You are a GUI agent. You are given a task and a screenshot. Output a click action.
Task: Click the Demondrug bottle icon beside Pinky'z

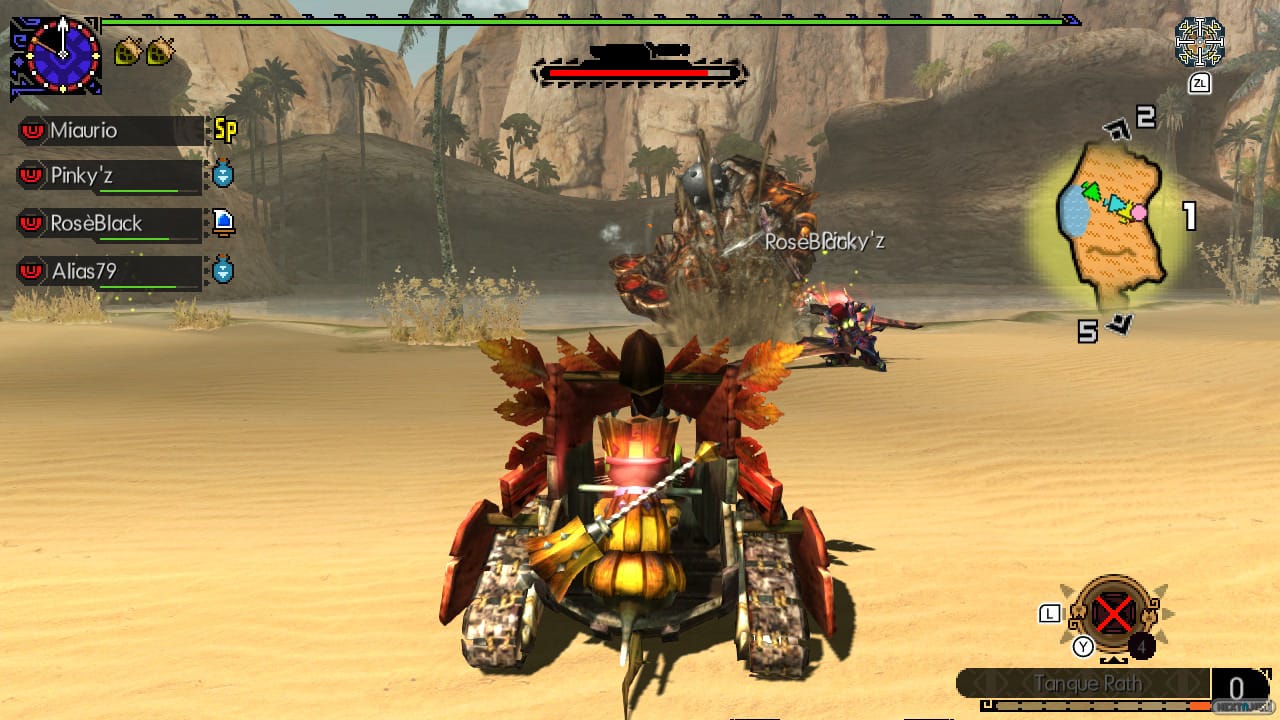point(222,176)
